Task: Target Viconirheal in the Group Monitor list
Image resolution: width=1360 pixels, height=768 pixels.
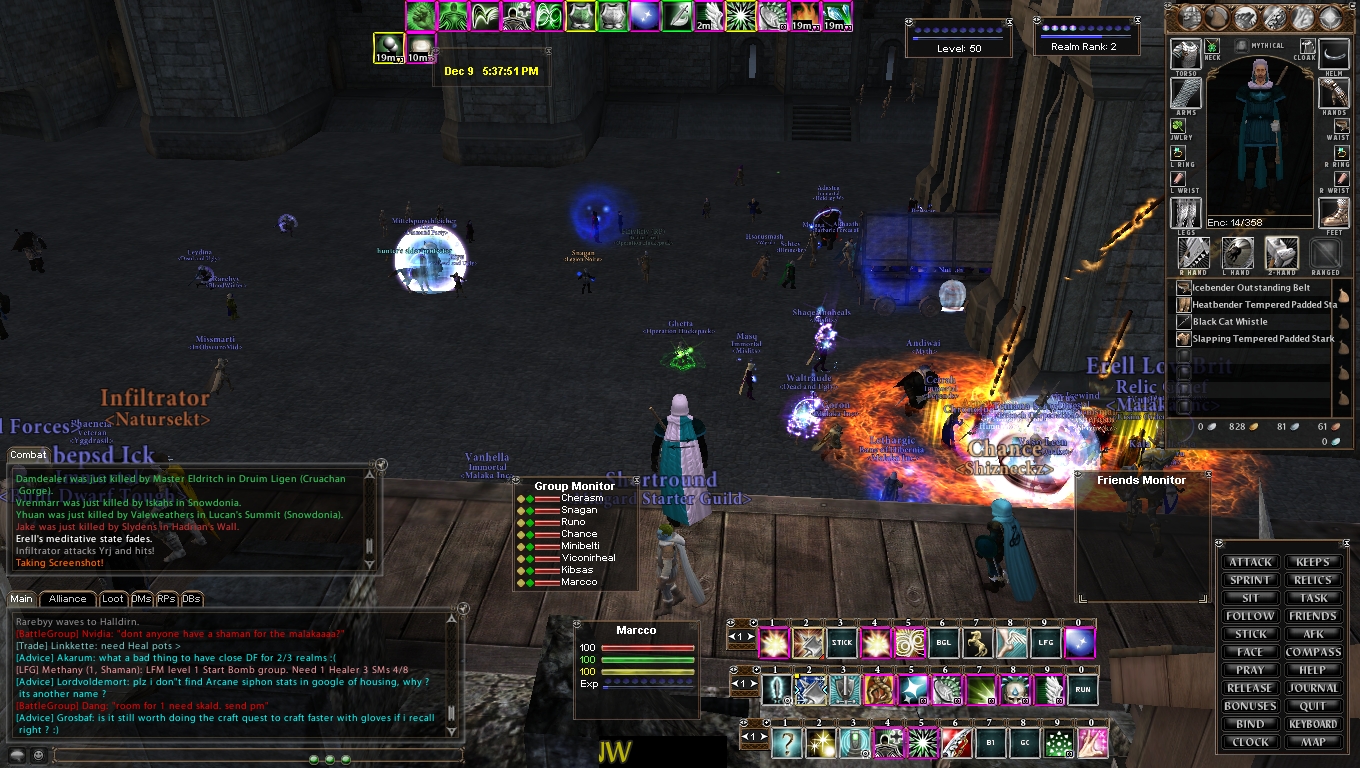Action: [x=588, y=558]
